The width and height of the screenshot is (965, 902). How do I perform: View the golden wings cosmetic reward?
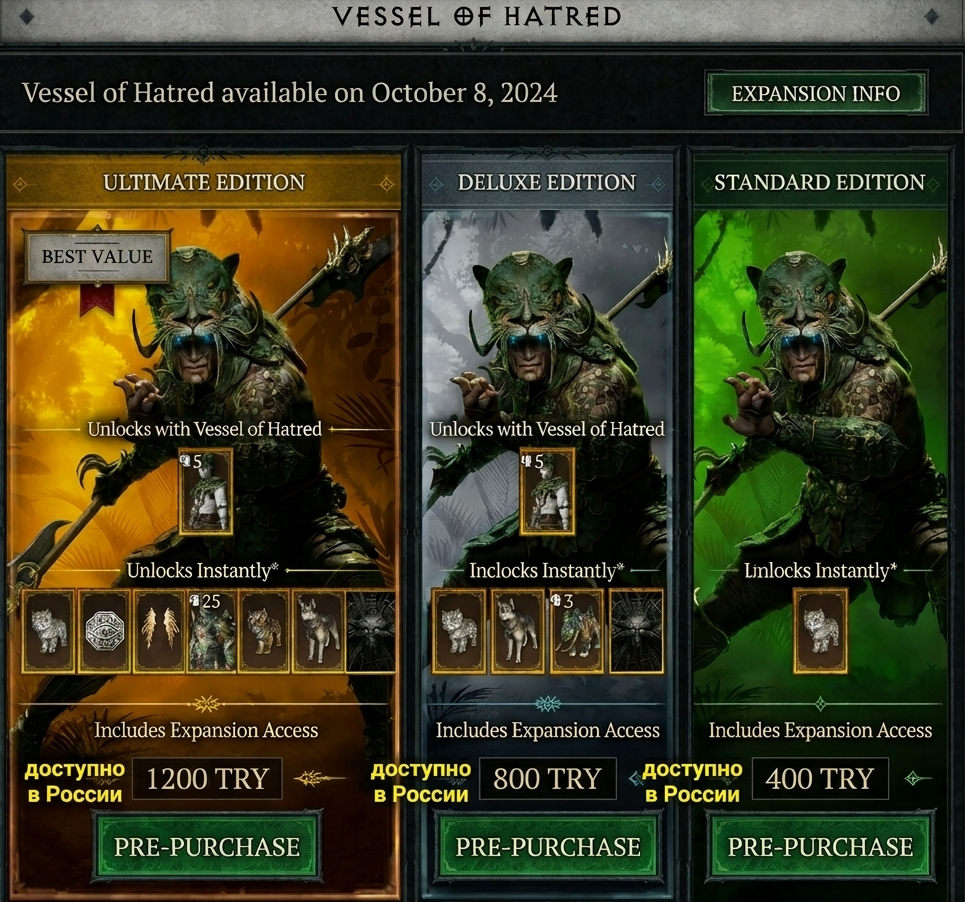click(x=158, y=630)
